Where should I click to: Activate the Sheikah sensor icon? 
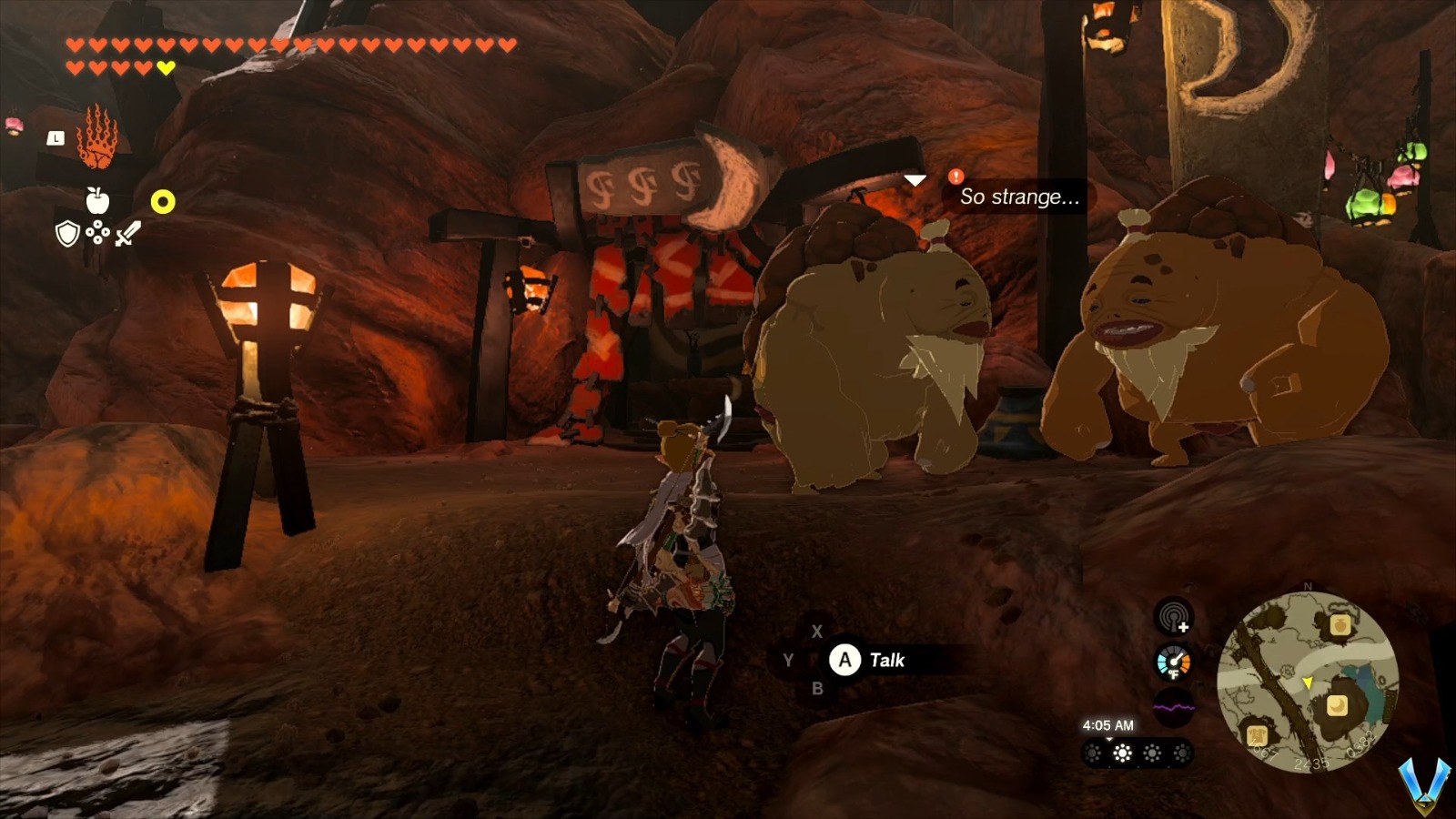(1173, 616)
